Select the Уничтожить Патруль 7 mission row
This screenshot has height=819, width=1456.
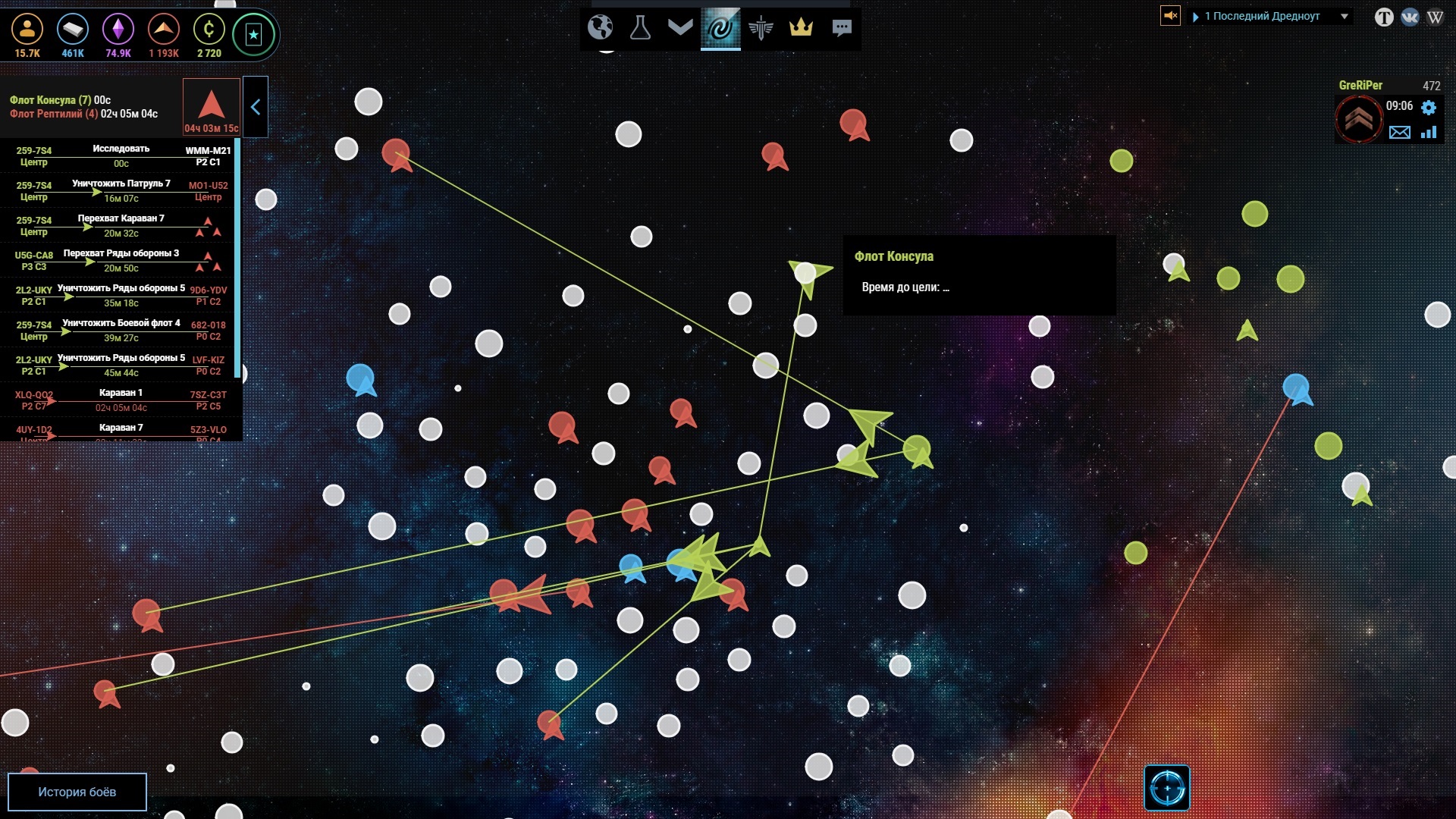point(121,190)
